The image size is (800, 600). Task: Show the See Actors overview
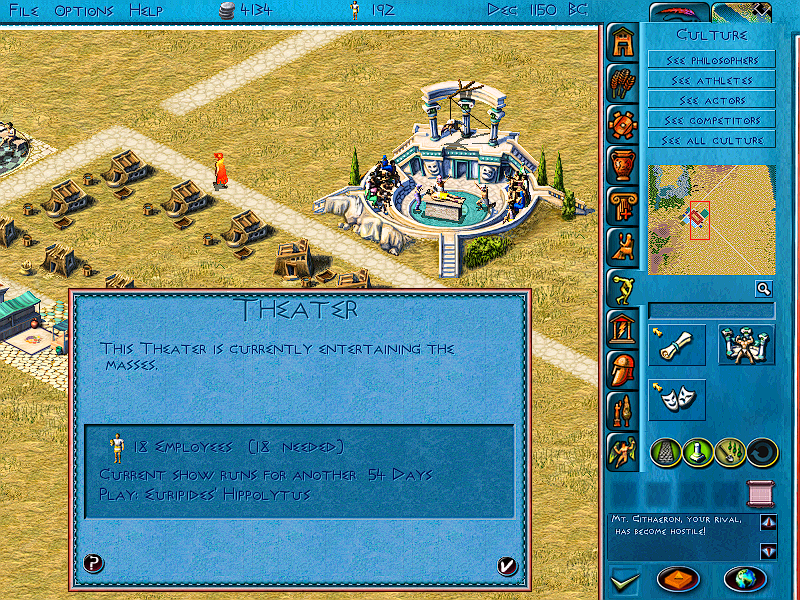pyautogui.click(x=711, y=100)
